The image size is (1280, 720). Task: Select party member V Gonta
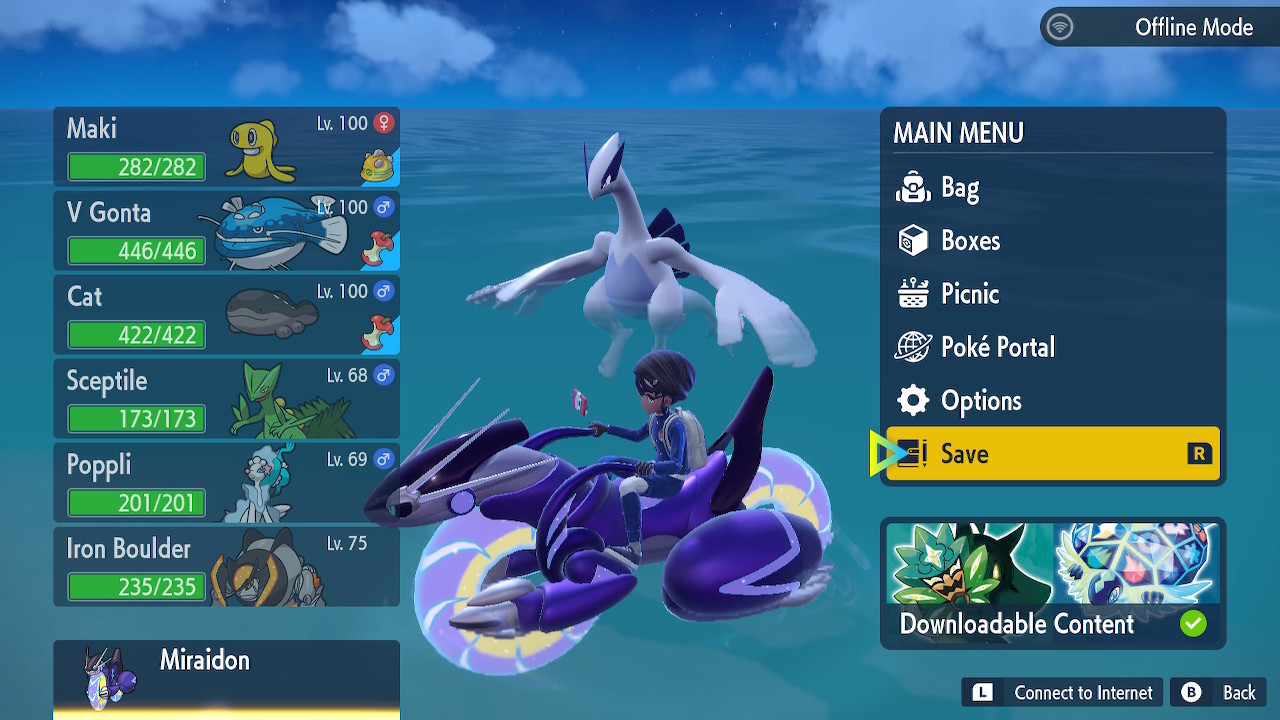[226, 231]
